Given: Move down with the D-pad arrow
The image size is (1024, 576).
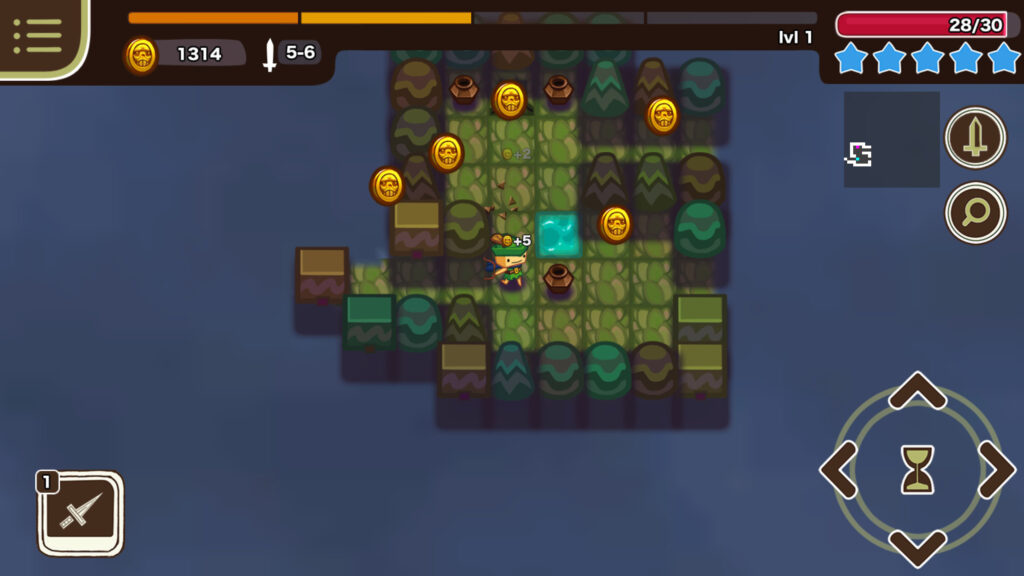Looking at the screenshot, I should tap(917, 548).
